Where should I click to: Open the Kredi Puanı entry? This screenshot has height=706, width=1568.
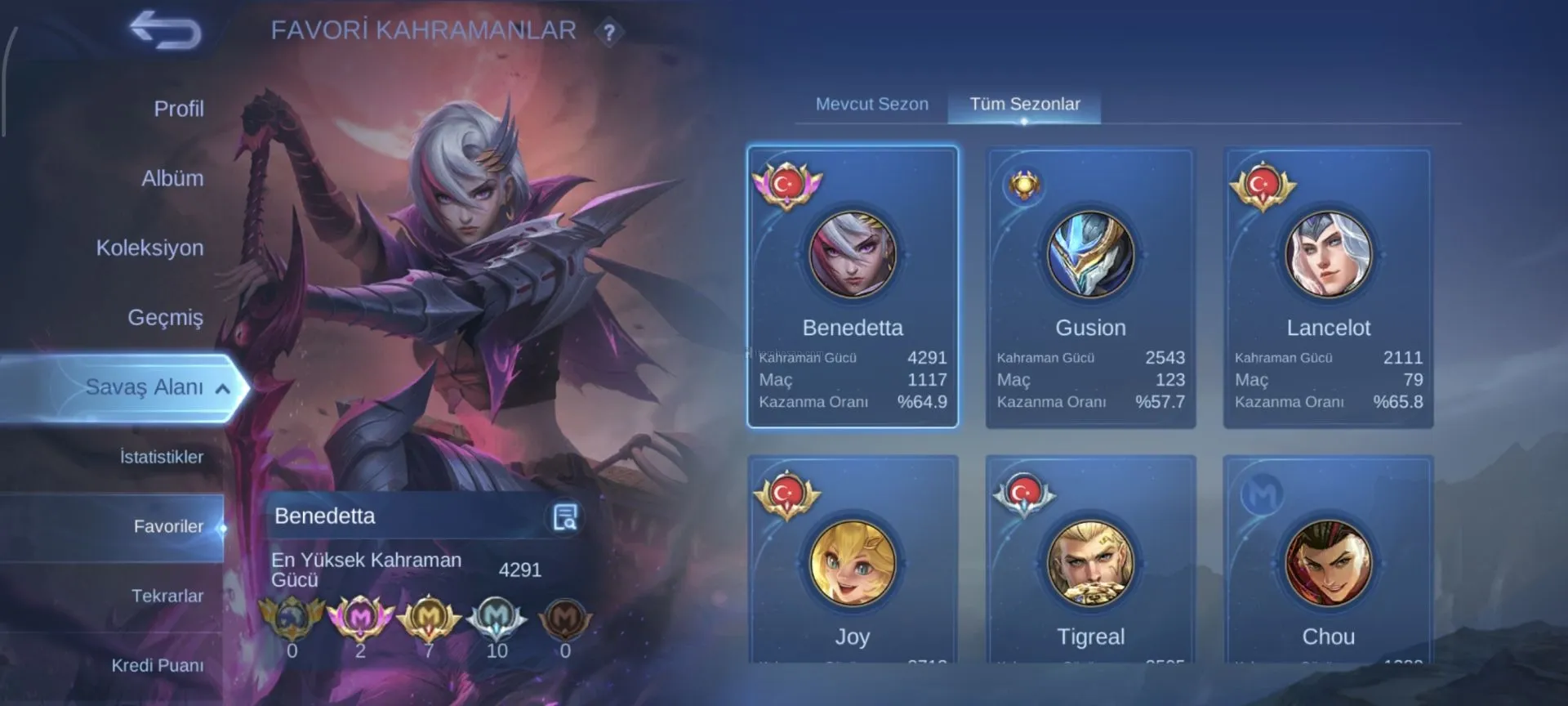pyautogui.click(x=157, y=665)
